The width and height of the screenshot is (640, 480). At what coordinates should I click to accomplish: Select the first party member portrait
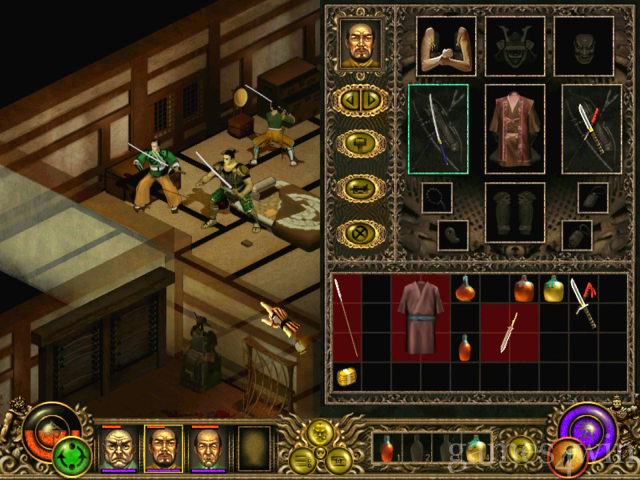[x=118, y=447]
